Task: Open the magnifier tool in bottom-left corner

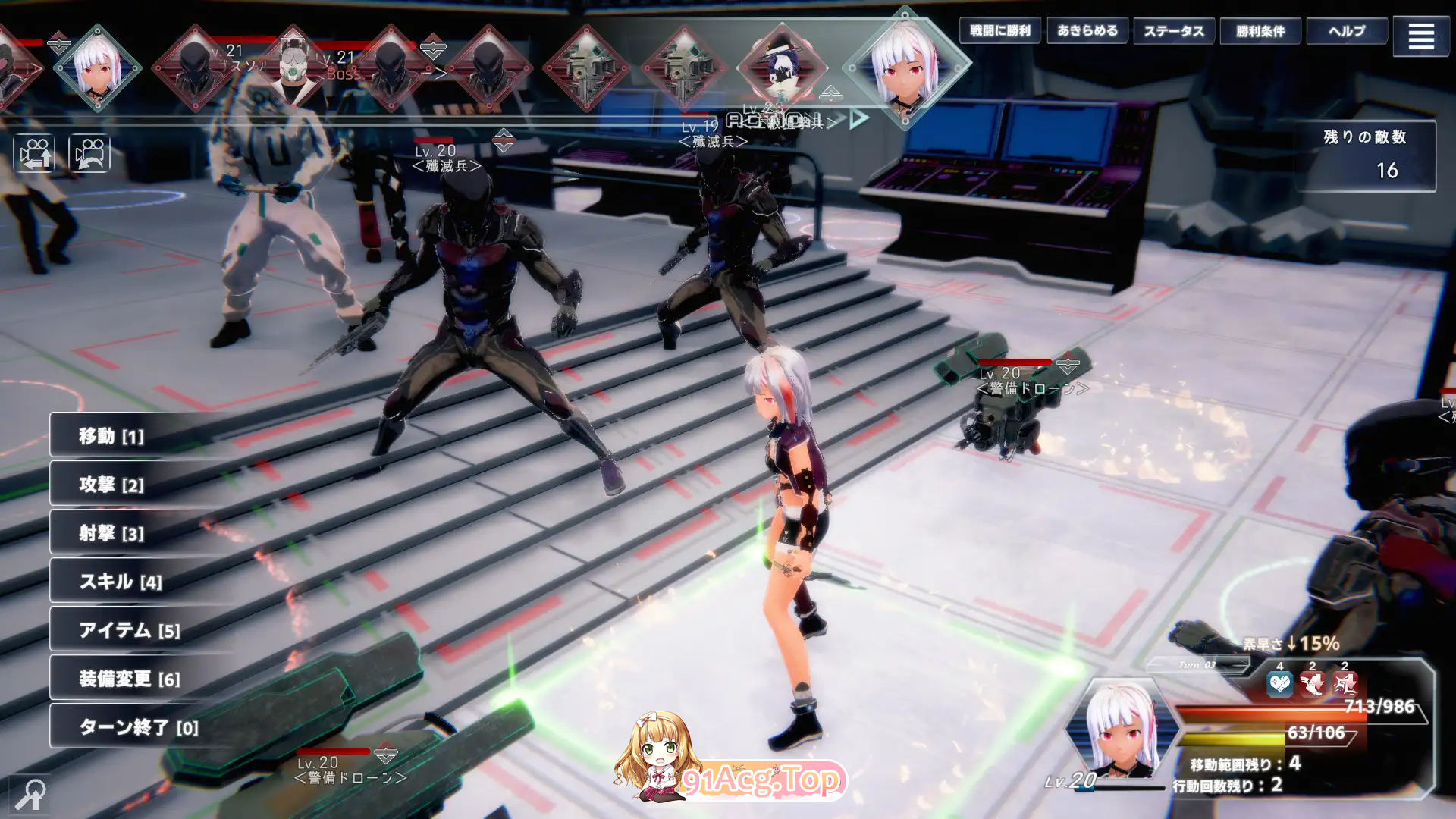Action: 28,793
